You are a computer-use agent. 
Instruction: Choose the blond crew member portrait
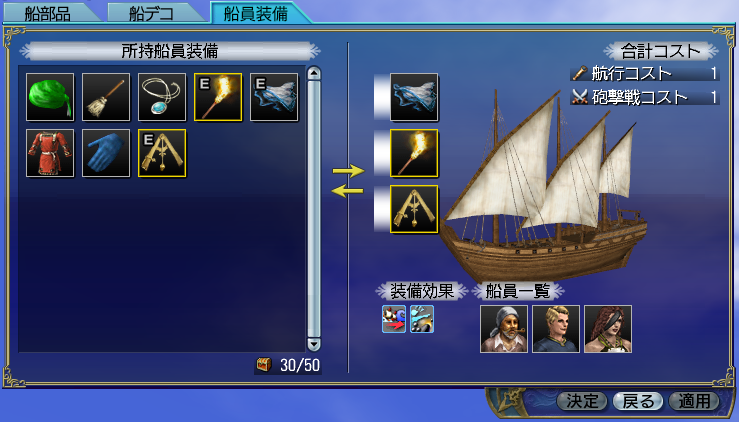tap(556, 329)
